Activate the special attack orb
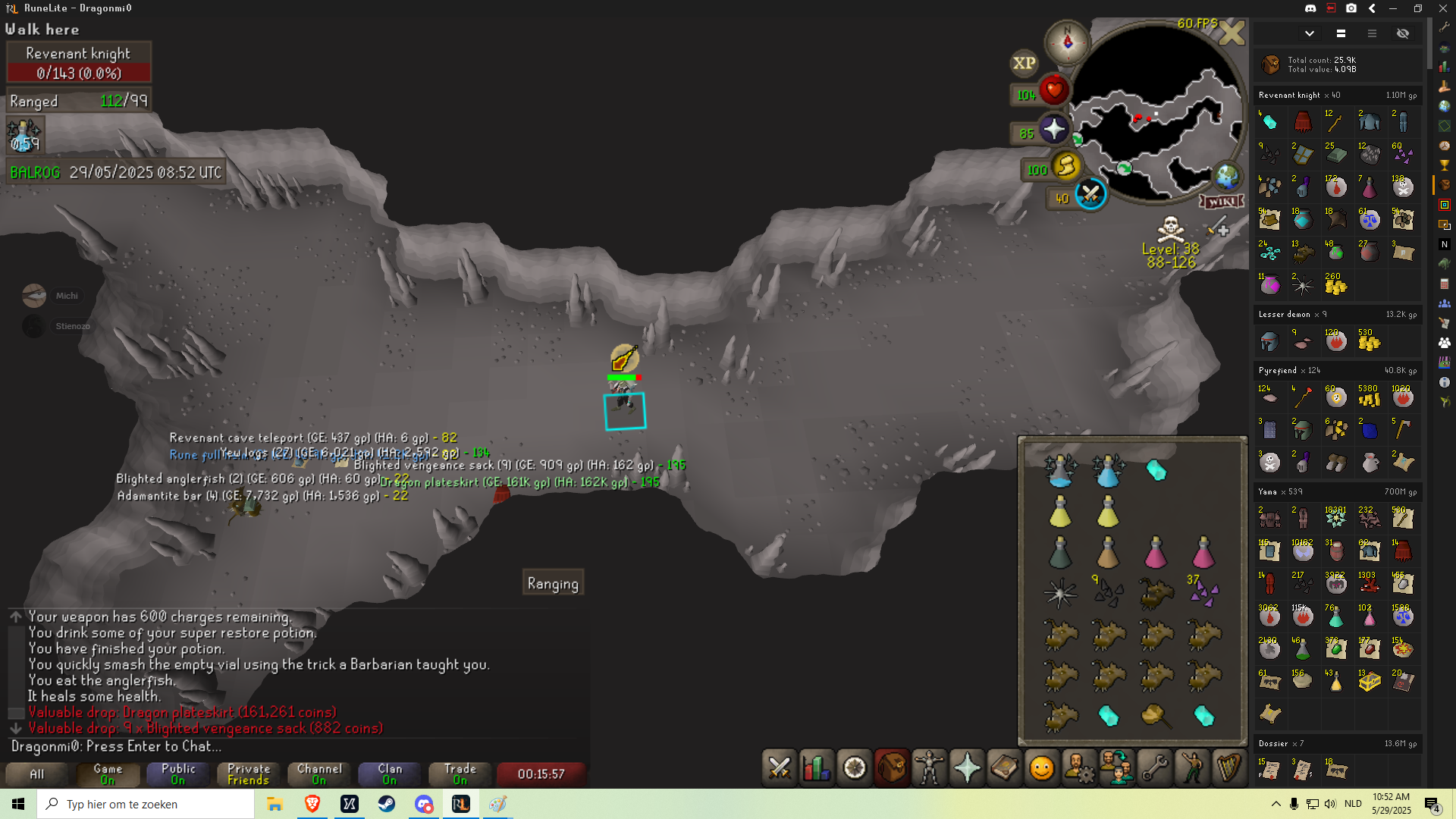 pyautogui.click(x=1090, y=195)
